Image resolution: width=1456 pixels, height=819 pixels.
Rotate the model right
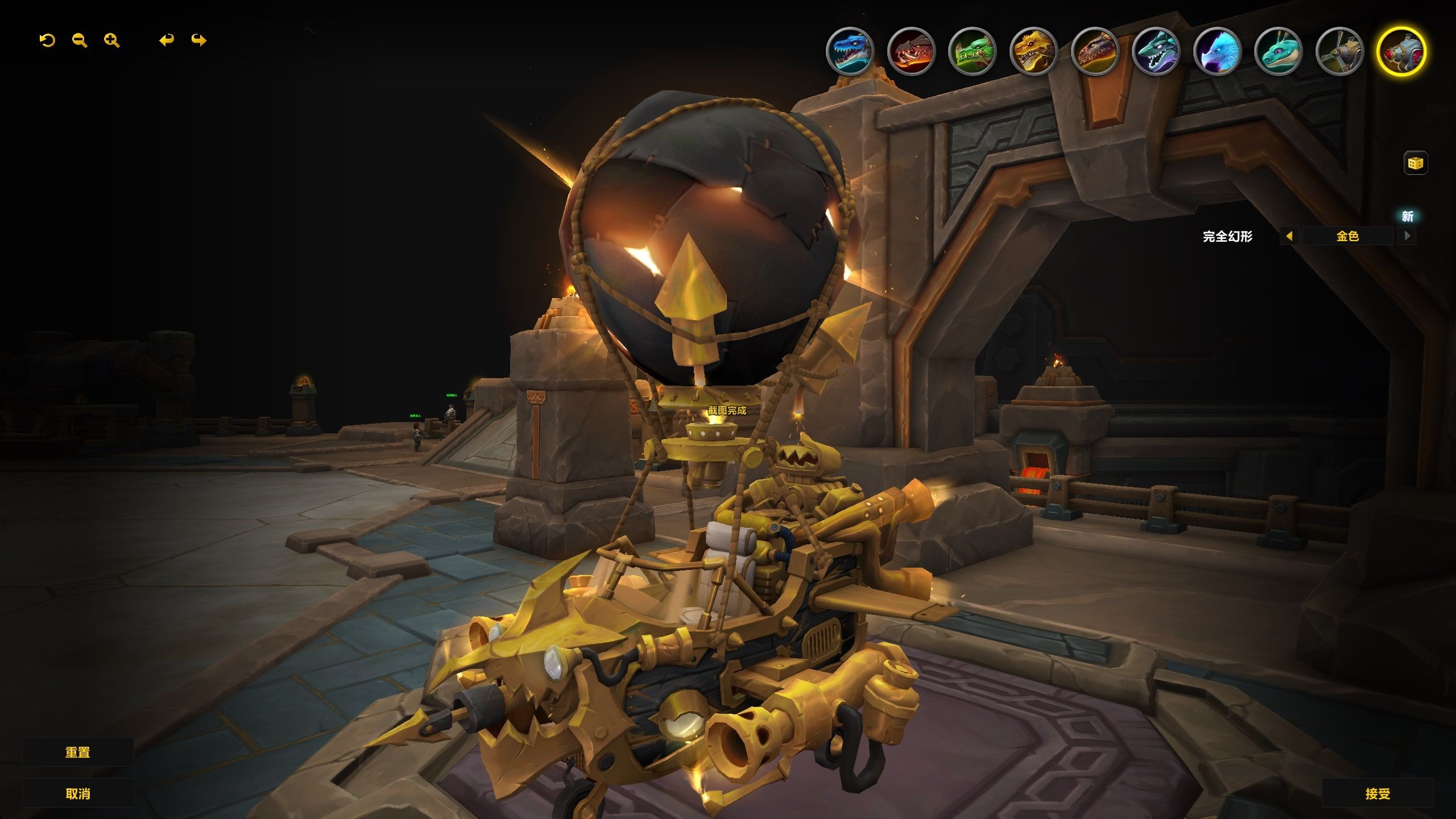point(199,40)
